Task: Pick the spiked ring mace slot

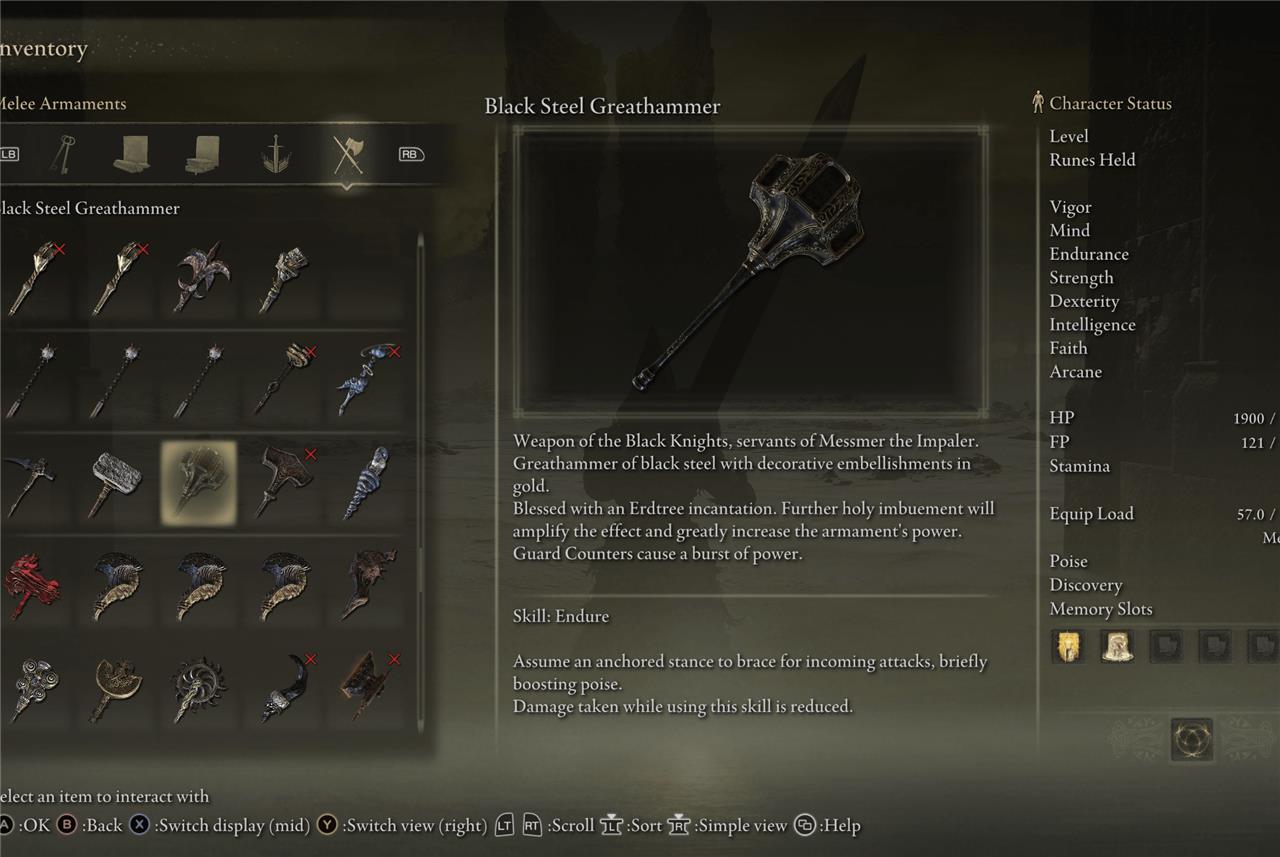Action: click(x=199, y=688)
